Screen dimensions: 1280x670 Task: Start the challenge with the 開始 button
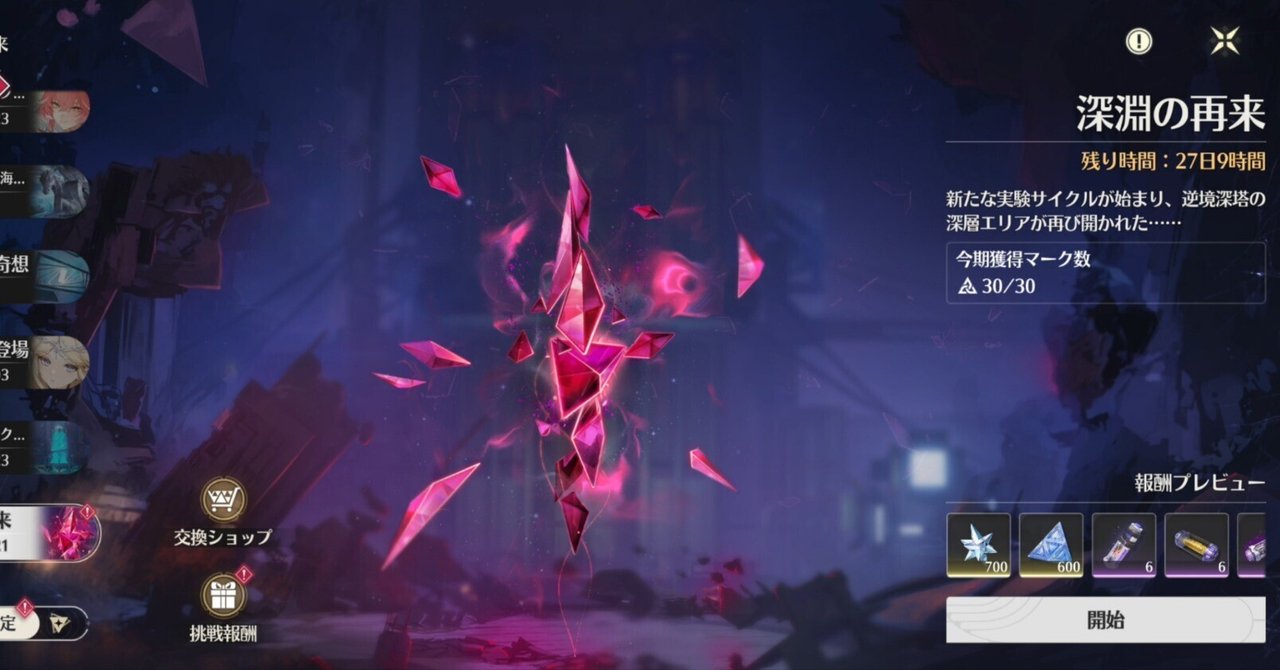click(x=1105, y=620)
